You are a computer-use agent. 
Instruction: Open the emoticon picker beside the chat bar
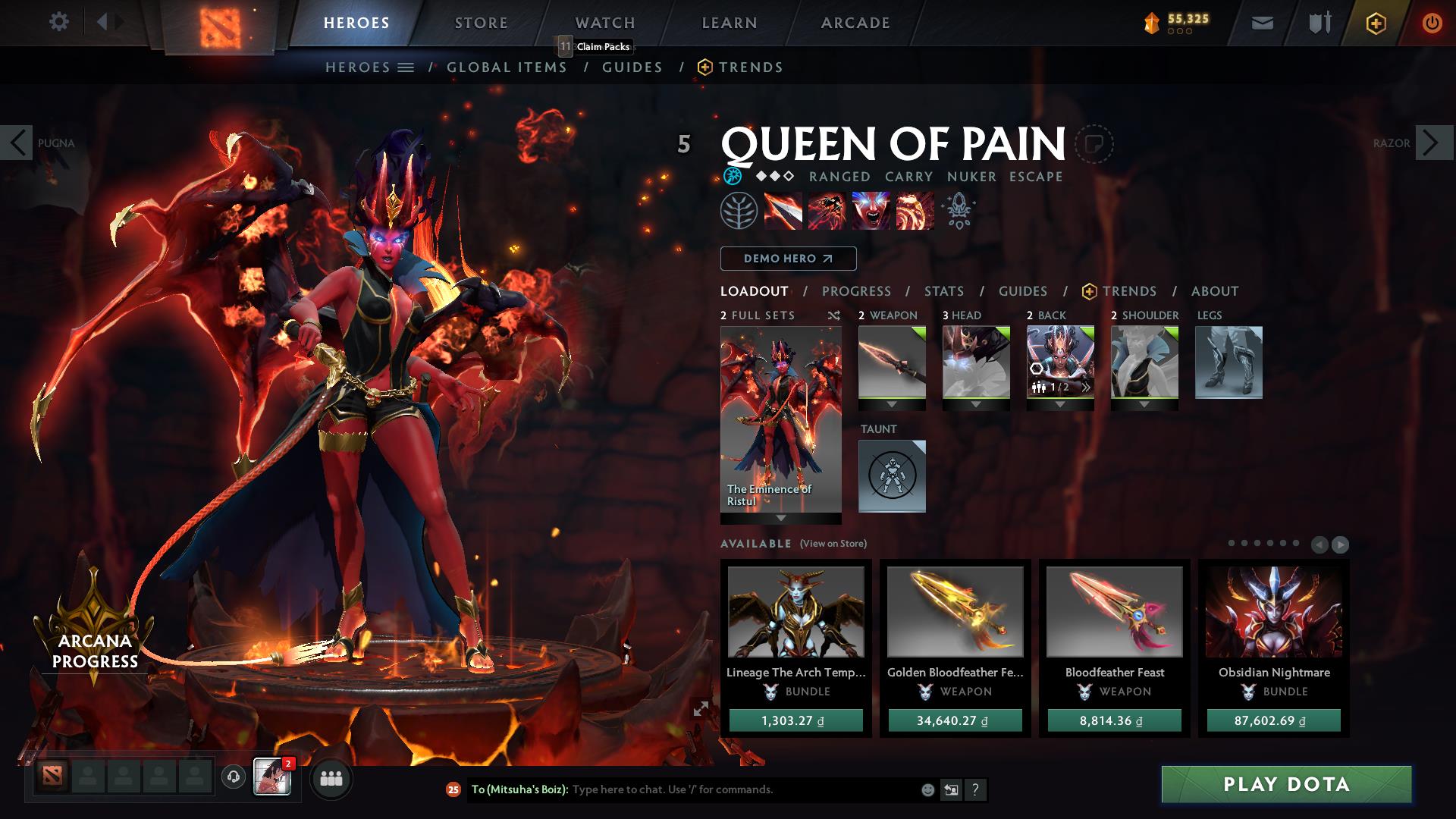tap(927, 789)
